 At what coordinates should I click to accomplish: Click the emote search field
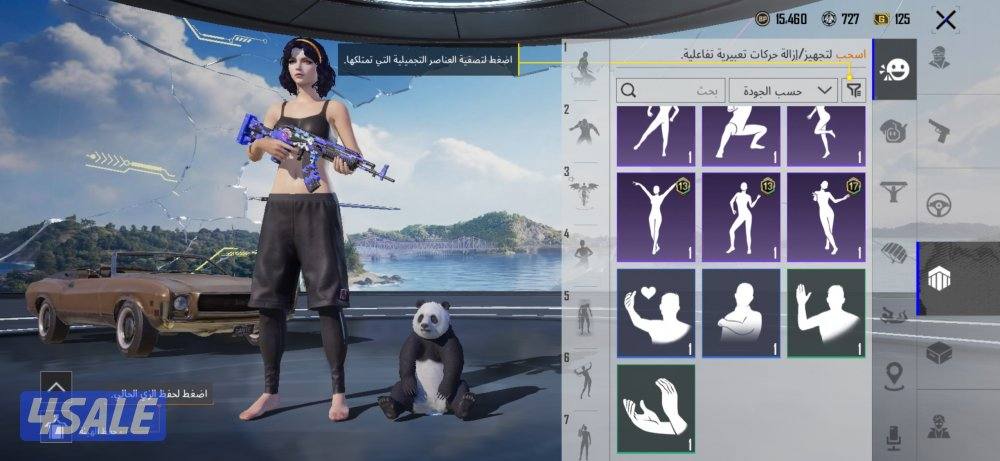(x=672, y=90)
